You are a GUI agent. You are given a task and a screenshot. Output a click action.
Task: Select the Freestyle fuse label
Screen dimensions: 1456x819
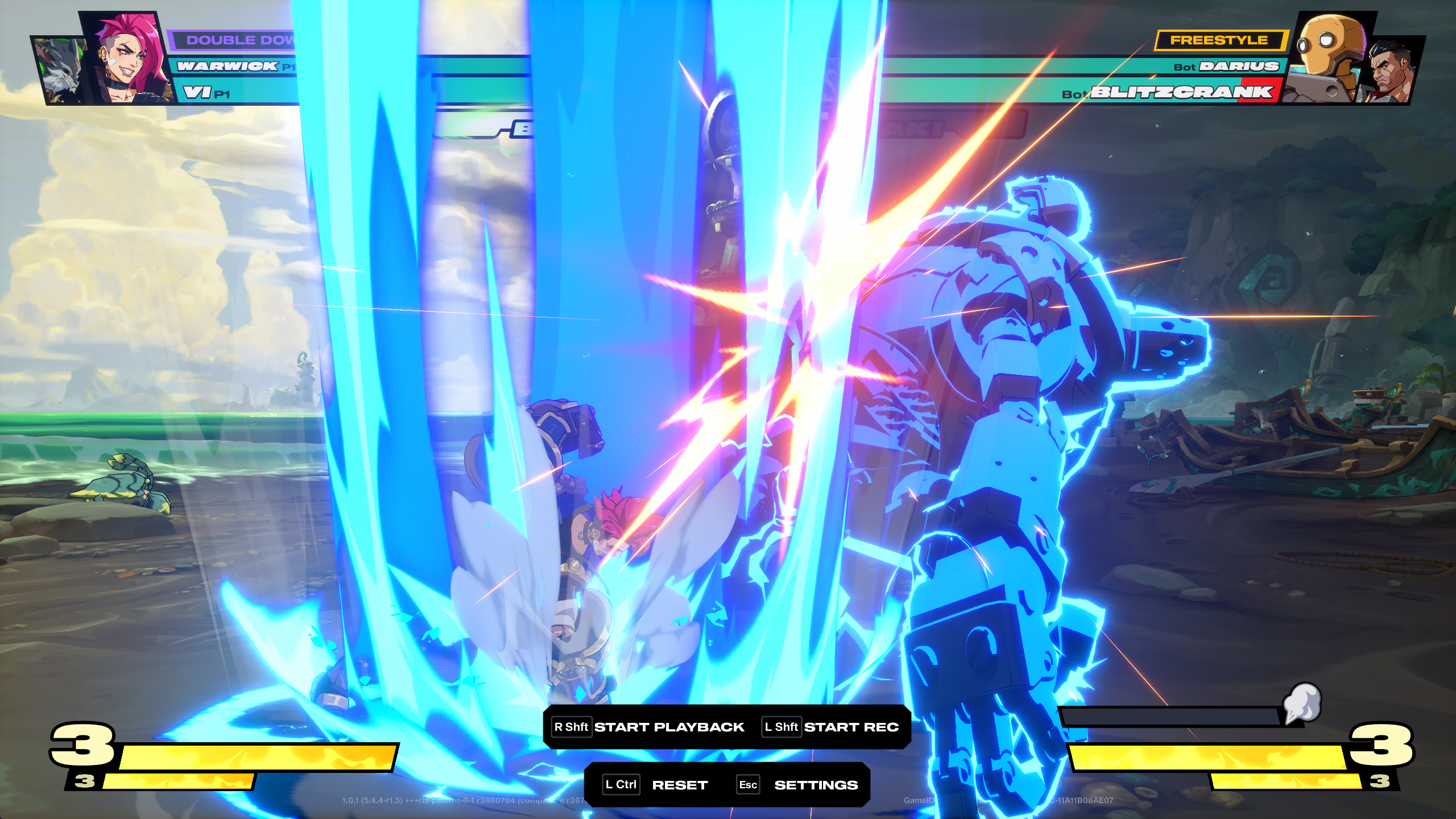[x=1219, y=40]
